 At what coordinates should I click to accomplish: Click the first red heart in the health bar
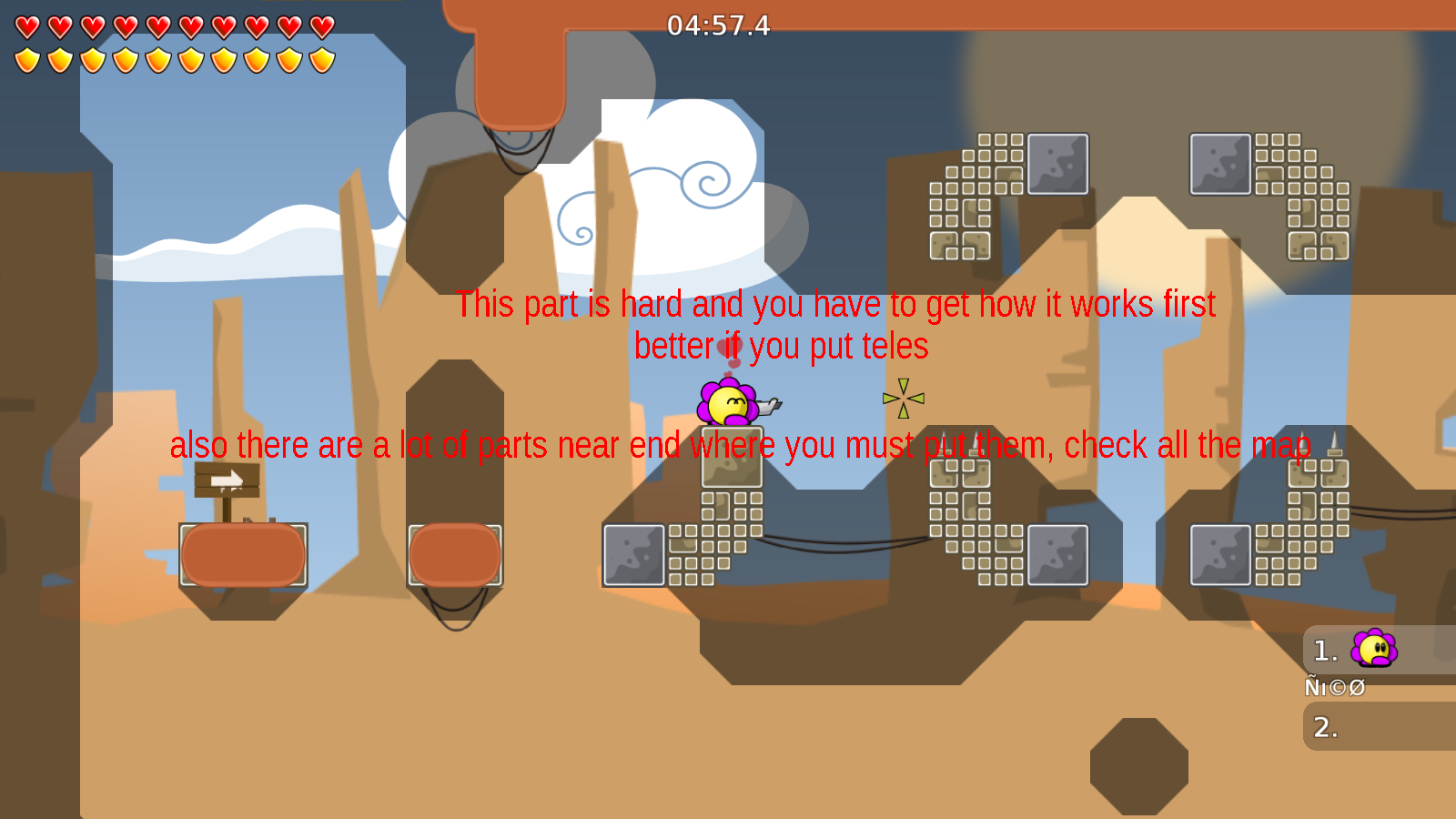26,25
